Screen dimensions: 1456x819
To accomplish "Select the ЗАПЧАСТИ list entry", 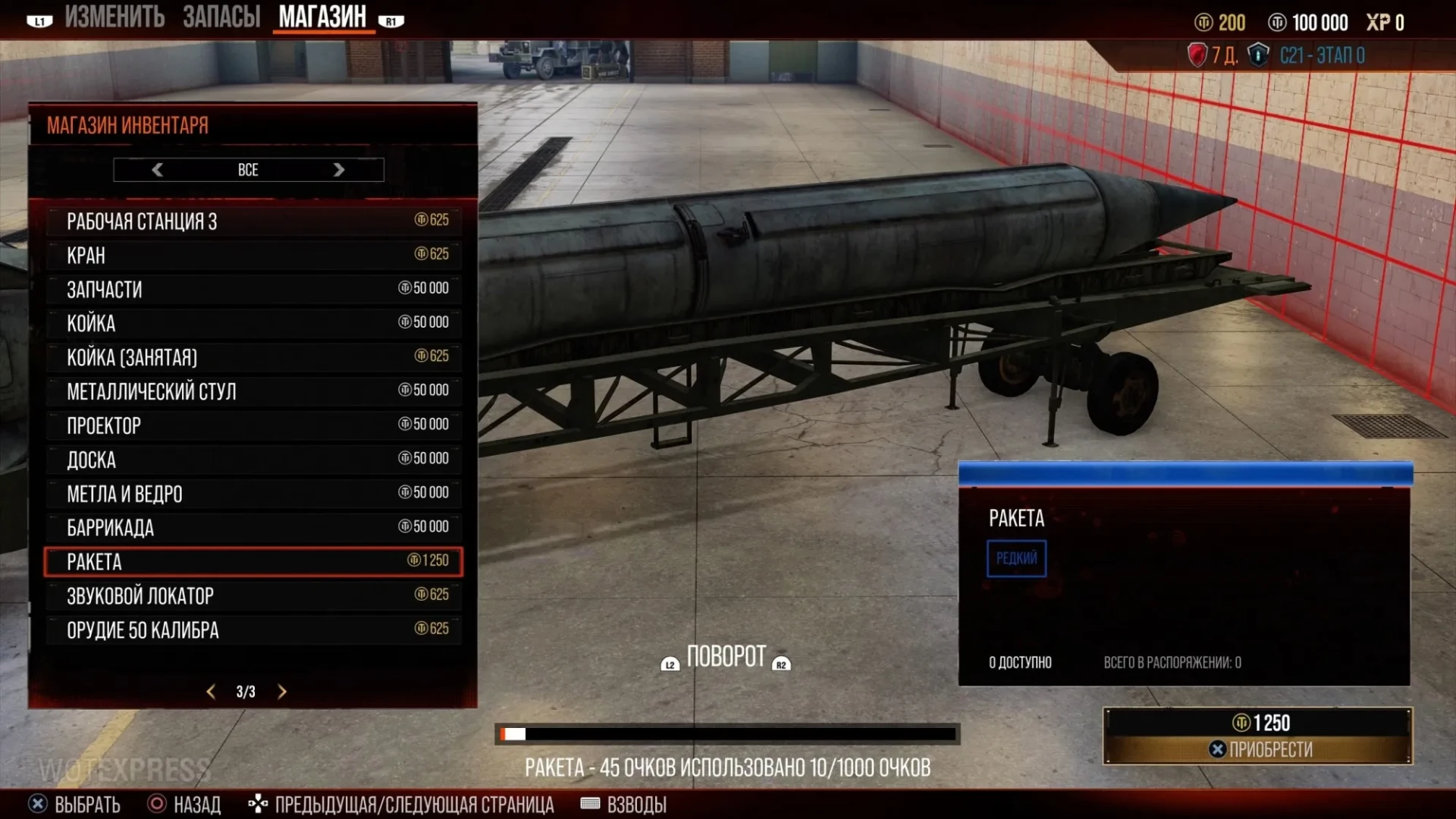I will (253, 289).
